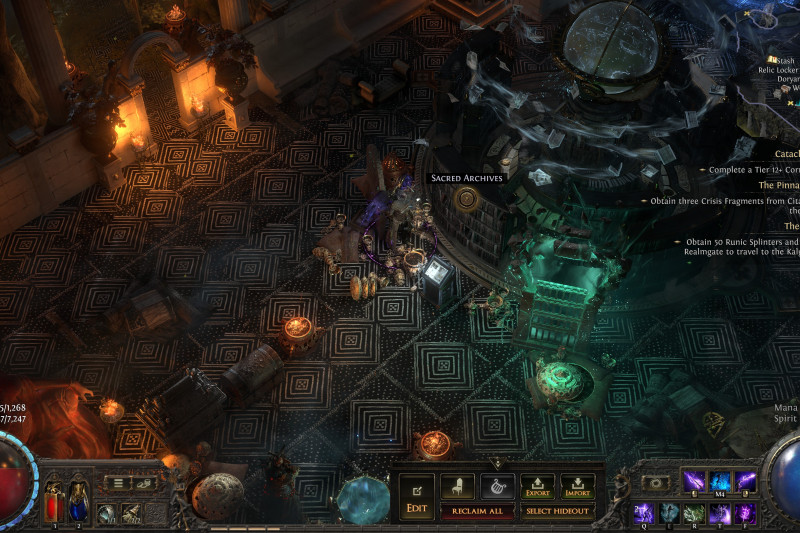Viewport: 800px width, 533px height.
Task: Open the hideout Edit mode
Action: (x=416, y=497)
